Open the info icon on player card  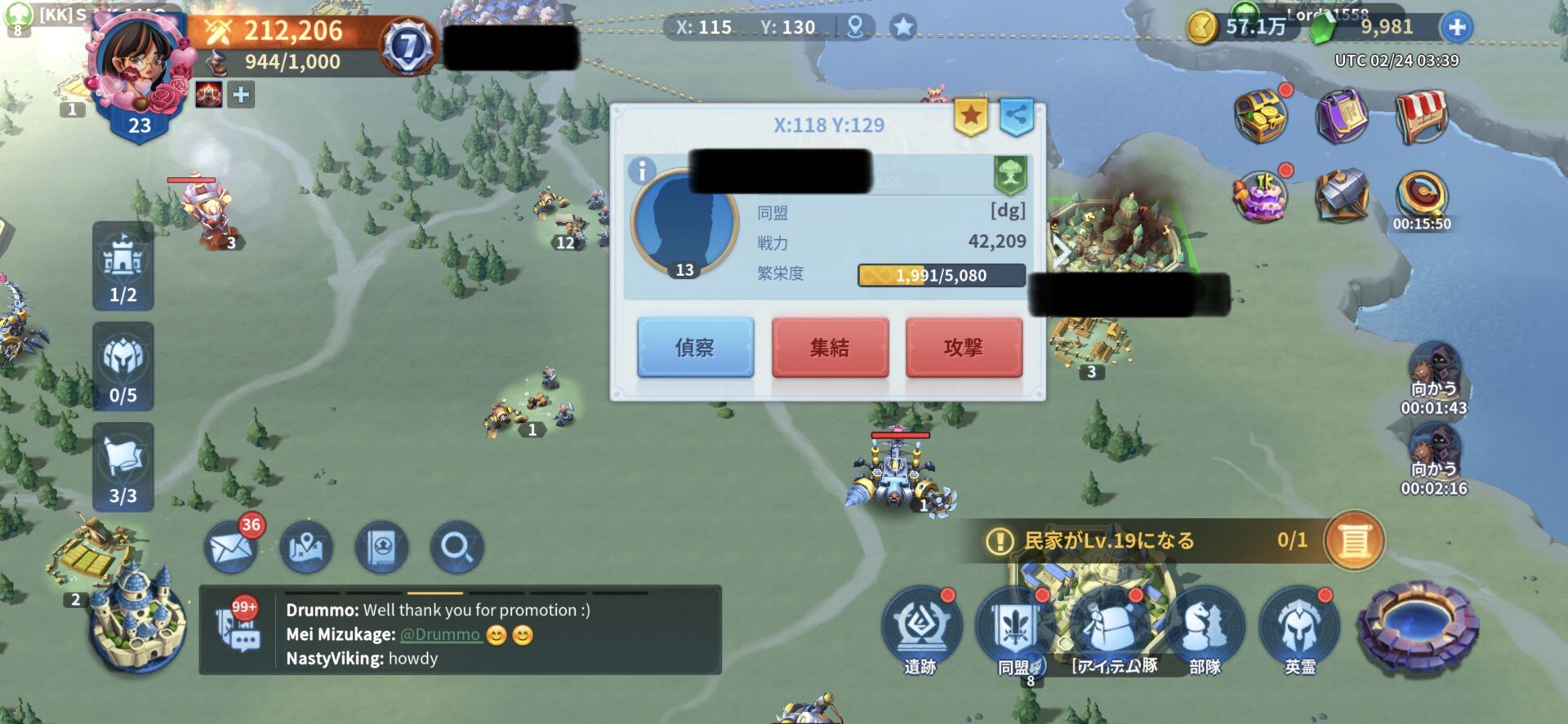[x=642, y=171]
